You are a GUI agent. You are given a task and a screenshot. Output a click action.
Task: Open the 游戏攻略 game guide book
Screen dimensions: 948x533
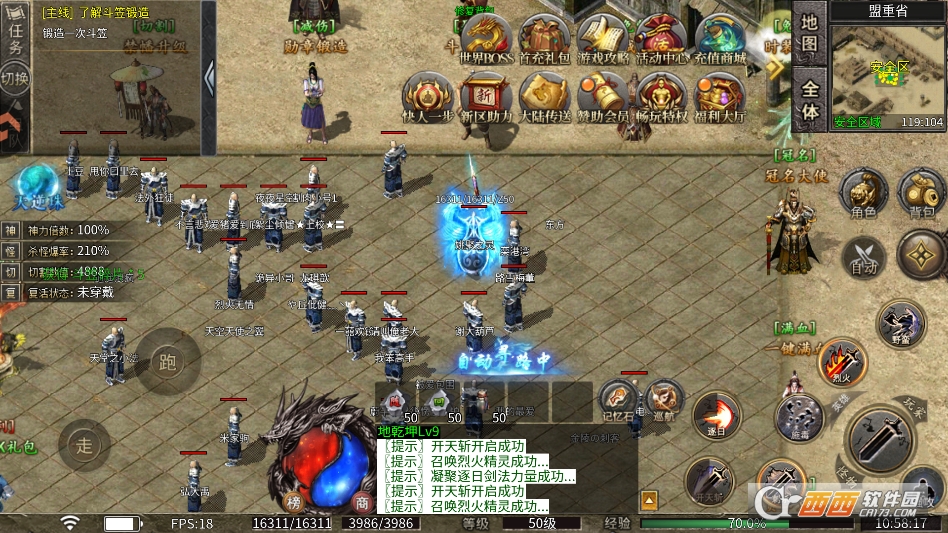pos(602,40)
